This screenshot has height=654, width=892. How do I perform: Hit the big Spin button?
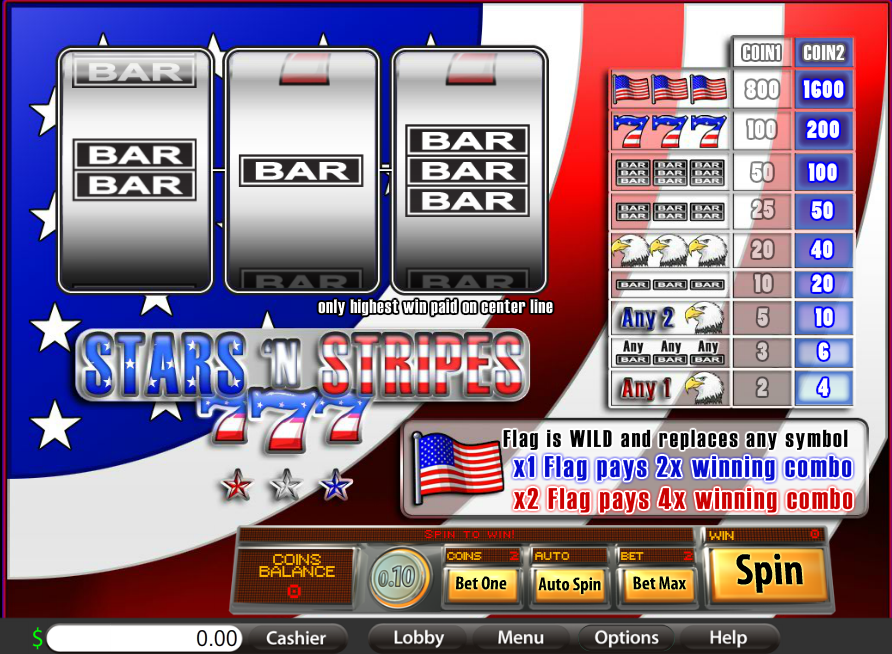769,573
